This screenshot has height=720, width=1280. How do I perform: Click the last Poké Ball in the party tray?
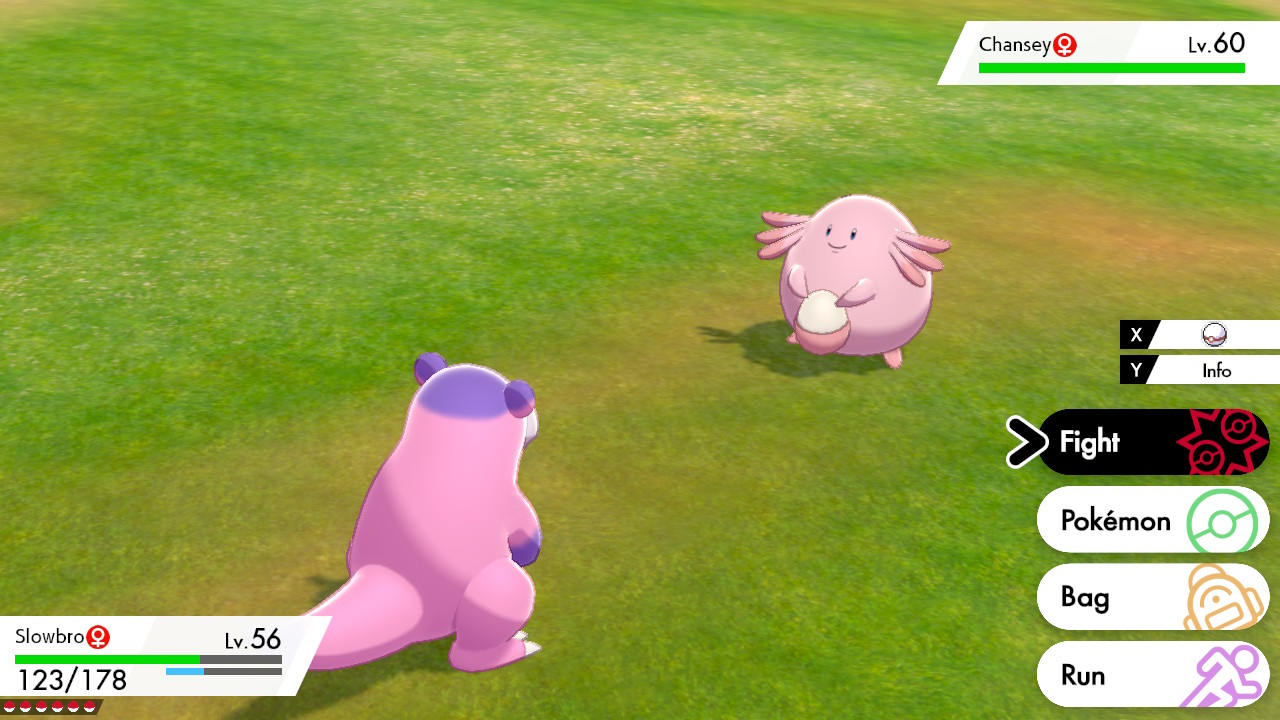89,705
